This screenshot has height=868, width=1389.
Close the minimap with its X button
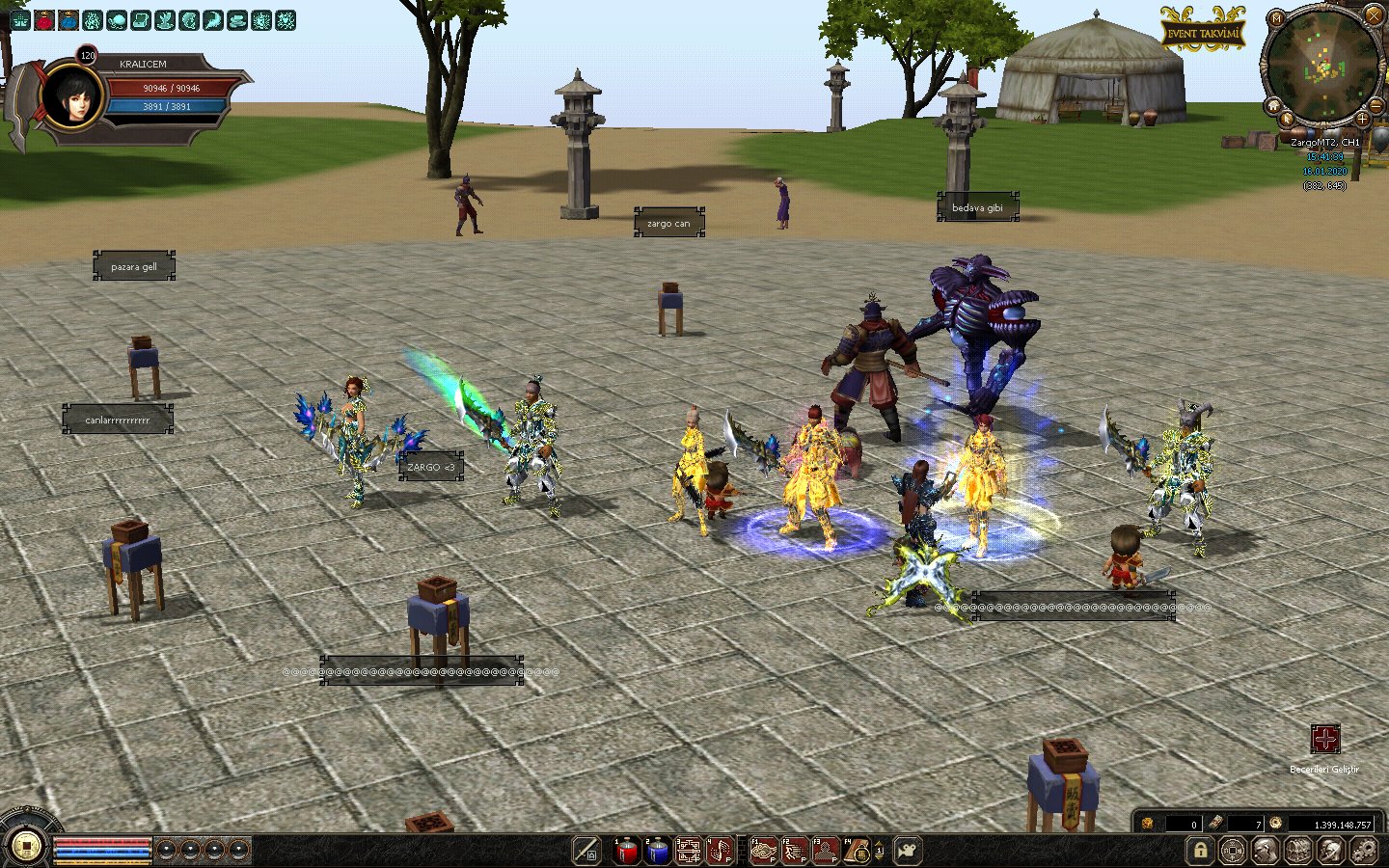[x=1373, y=14]
